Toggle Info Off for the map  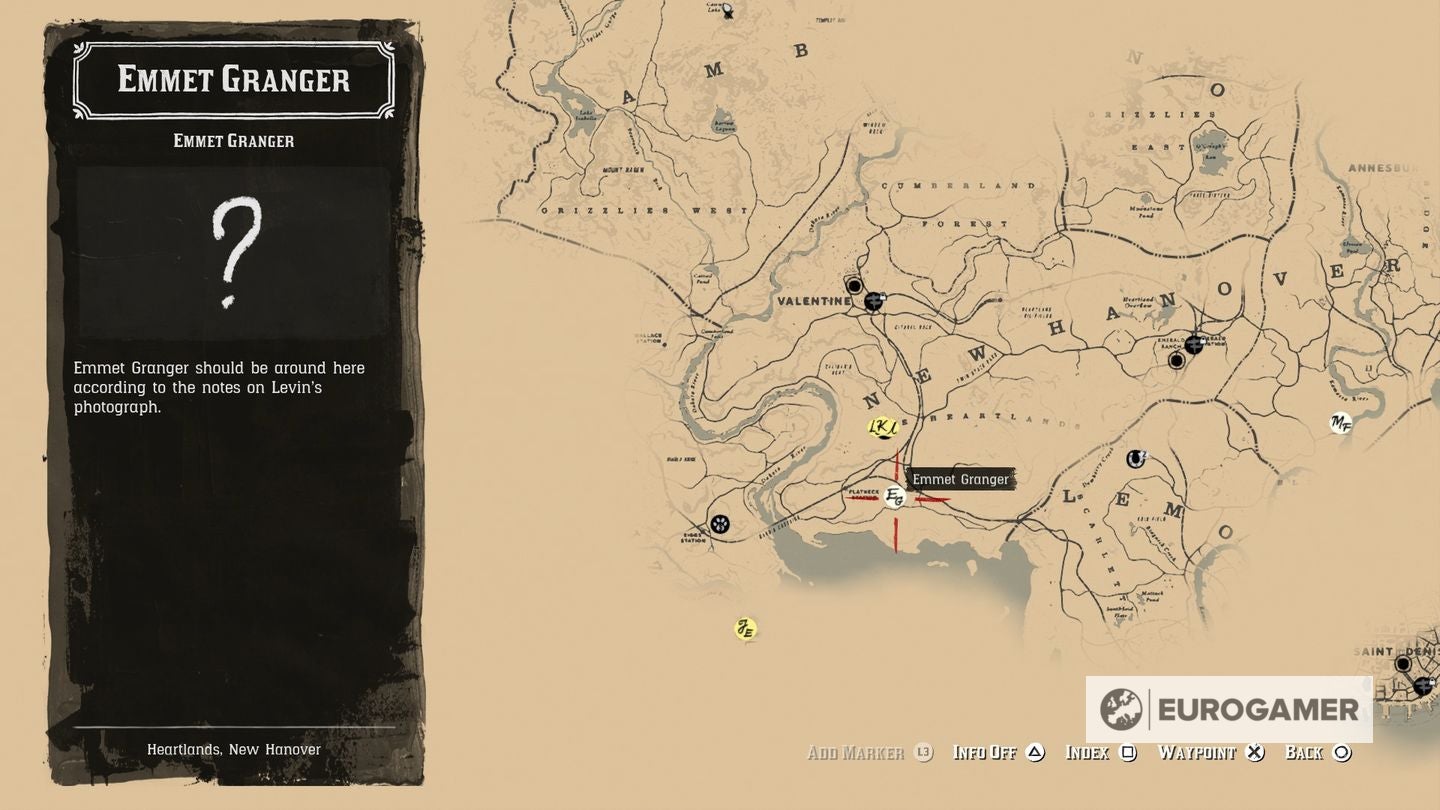click(986, 752)
